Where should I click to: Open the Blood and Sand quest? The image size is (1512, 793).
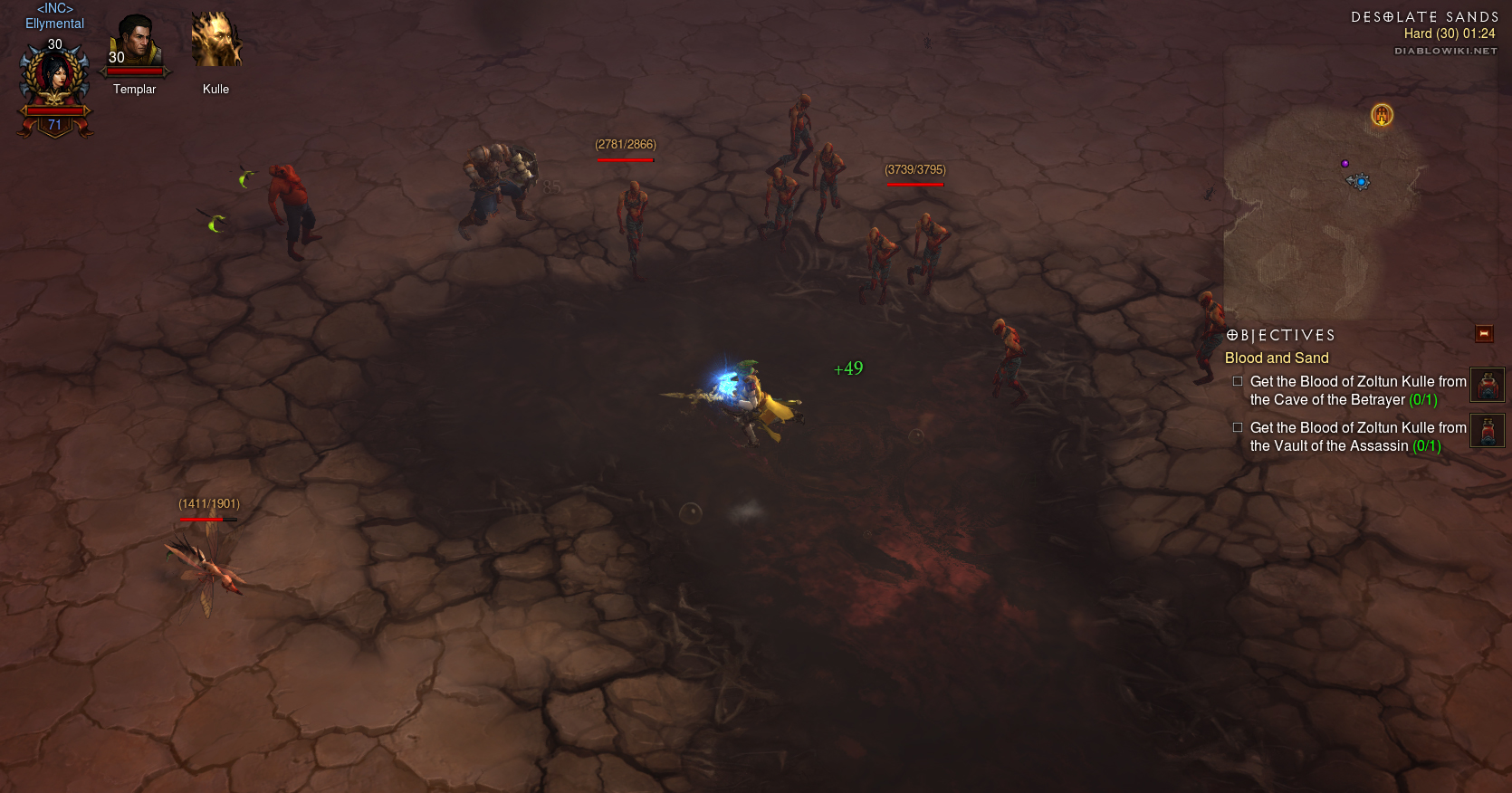pyautogui.click(x=1277, y=358)
